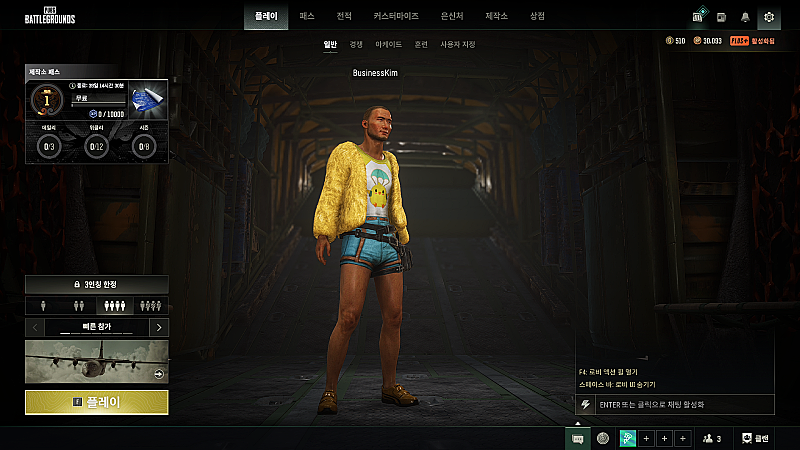800x450 pixels.
Task: Show notifications via the bell icon
Action: pyautogui.click(x=745, y=17)
